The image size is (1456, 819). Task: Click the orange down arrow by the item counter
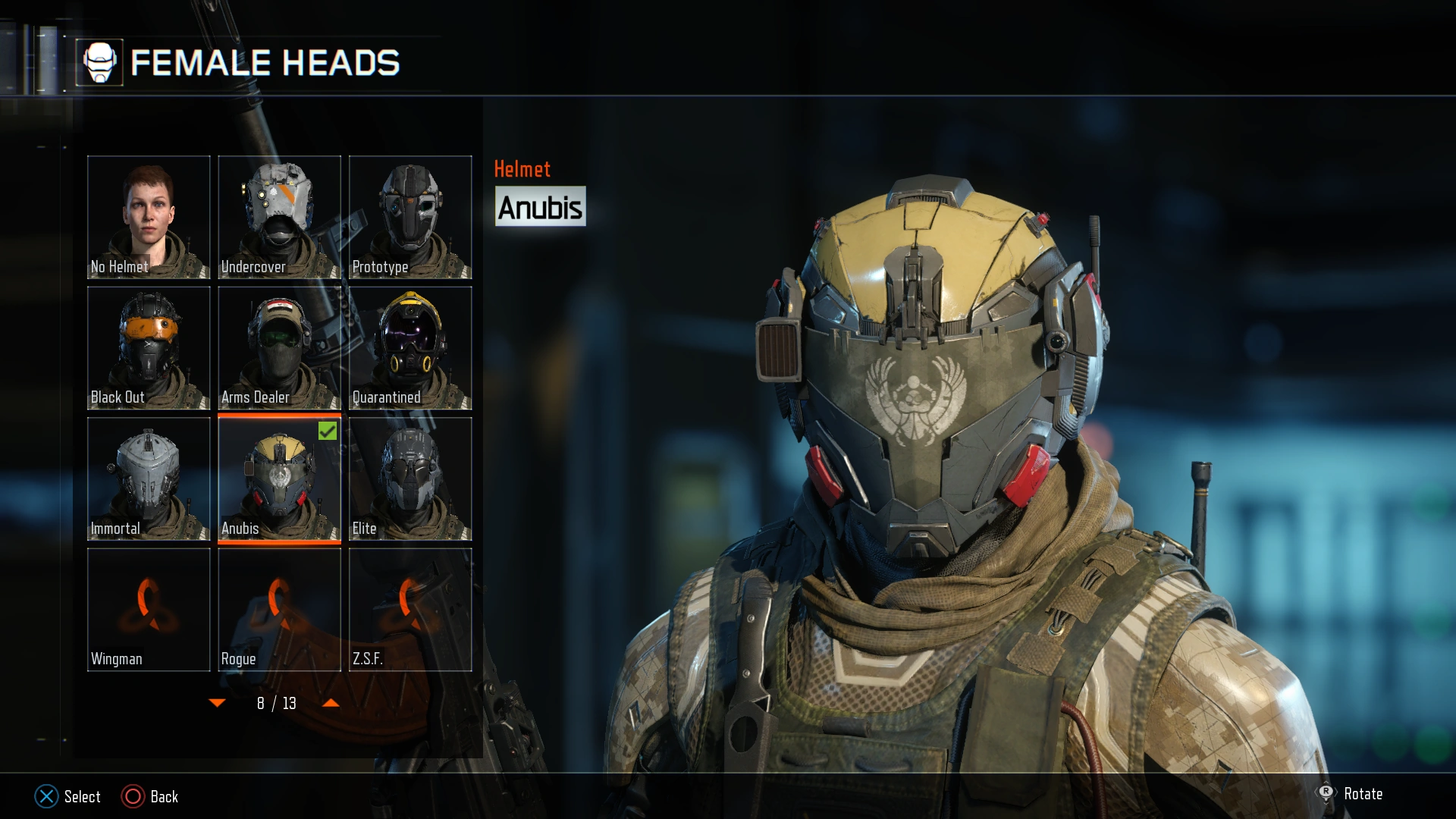[x=217, y=703]
